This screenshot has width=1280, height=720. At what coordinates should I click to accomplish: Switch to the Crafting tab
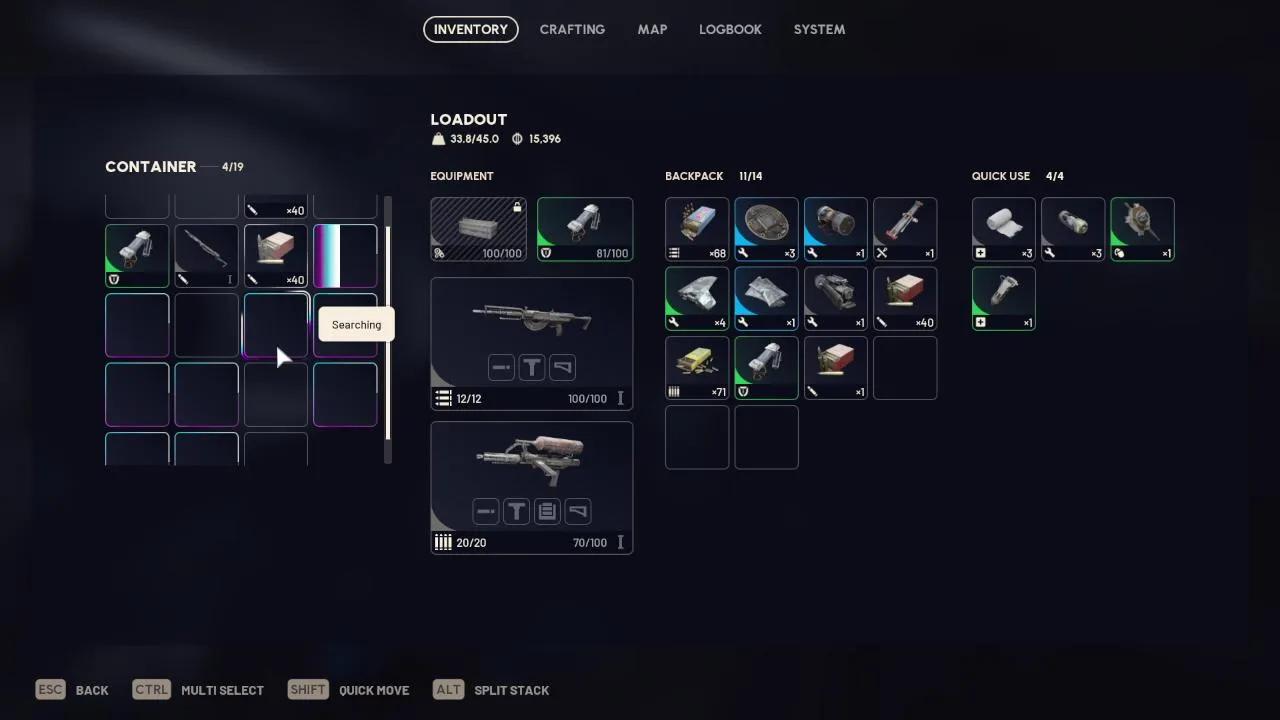[x=572, y=29]
